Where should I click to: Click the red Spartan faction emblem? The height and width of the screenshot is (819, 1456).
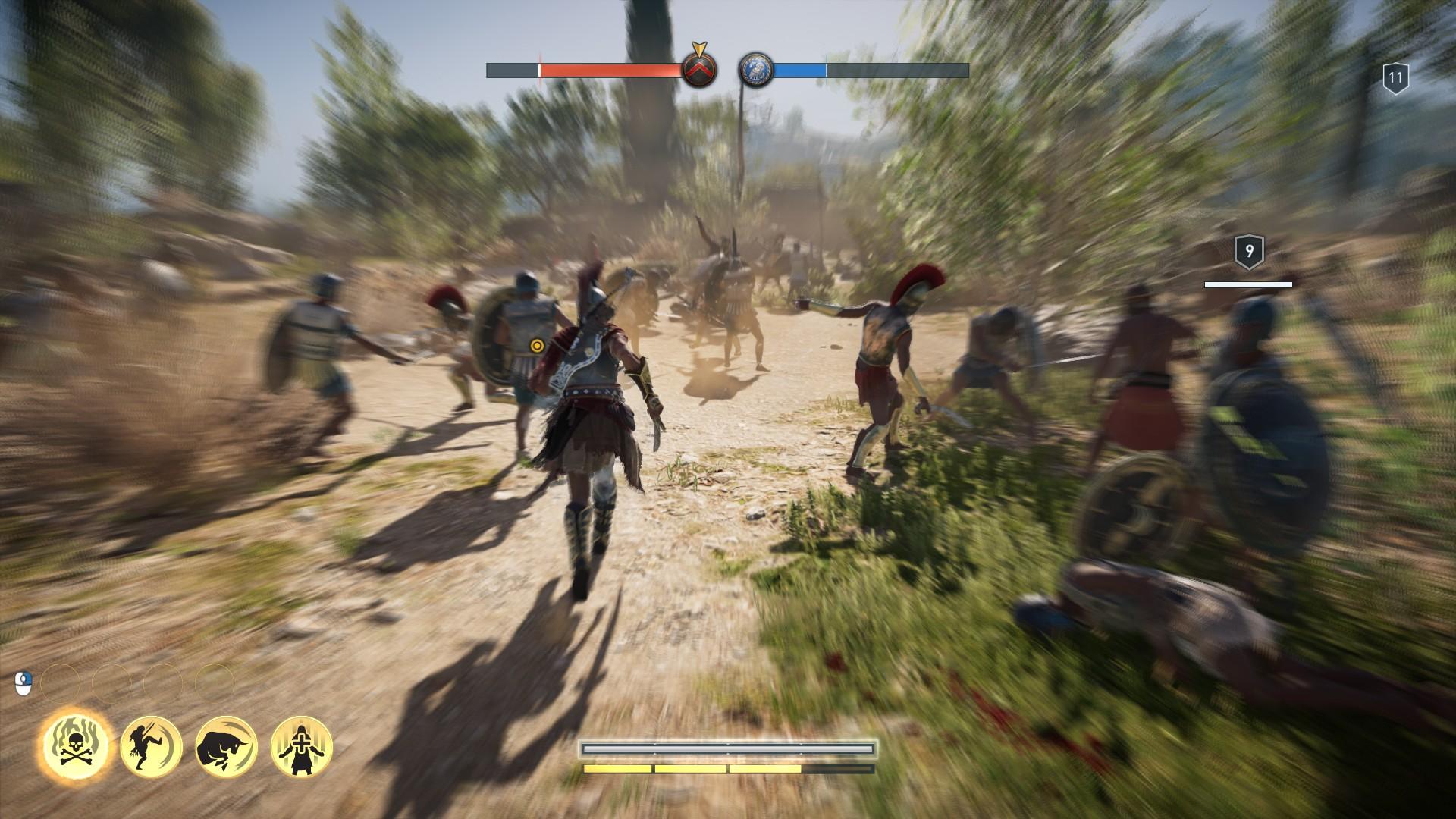coord(698,70)
